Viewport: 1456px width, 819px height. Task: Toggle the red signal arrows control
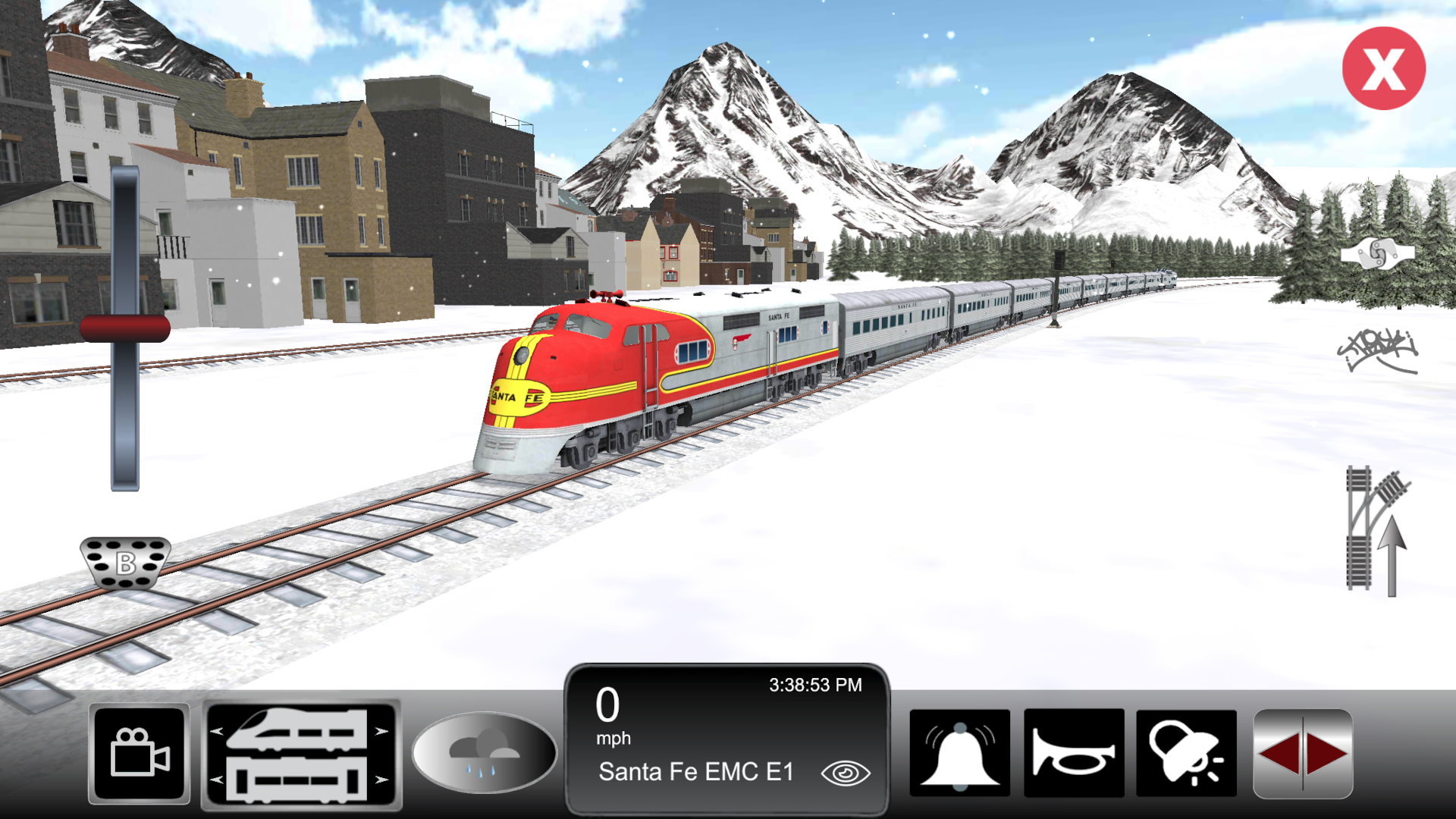(1302, 751)
